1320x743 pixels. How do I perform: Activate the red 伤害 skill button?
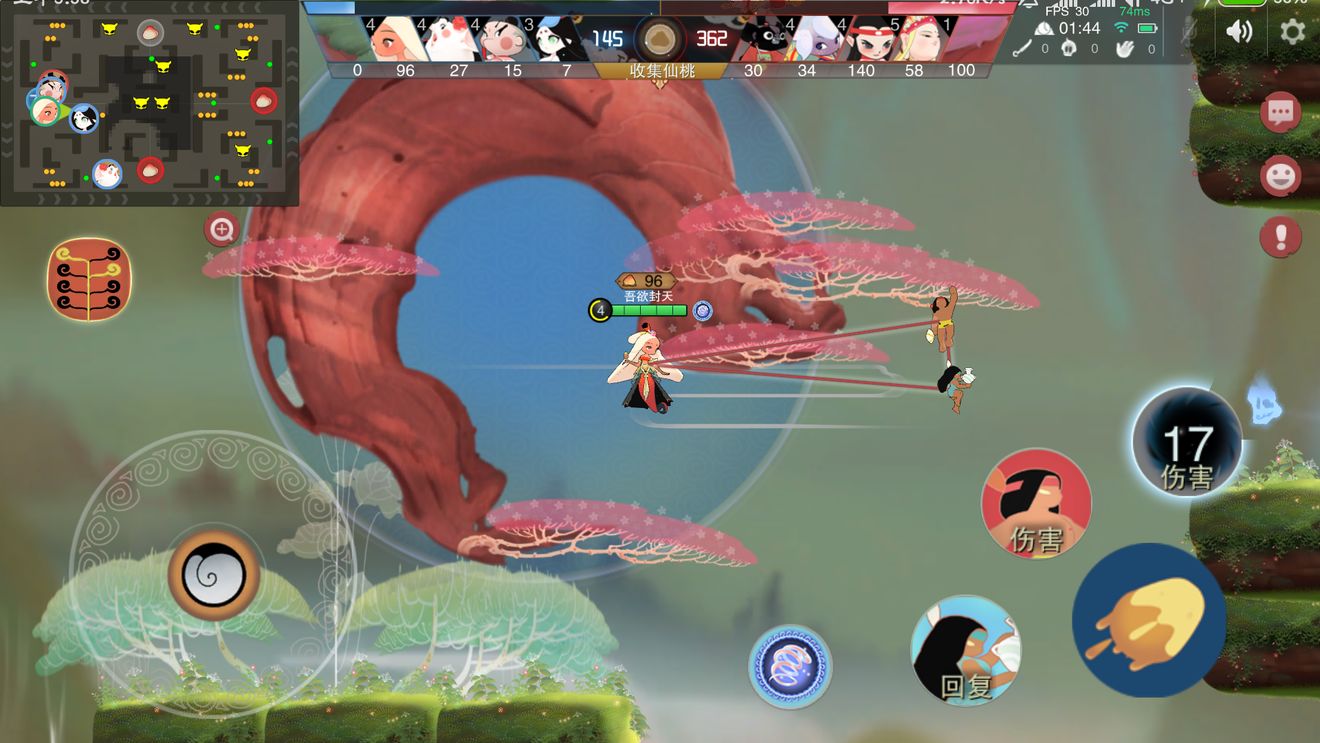(x=1036, y=503)
